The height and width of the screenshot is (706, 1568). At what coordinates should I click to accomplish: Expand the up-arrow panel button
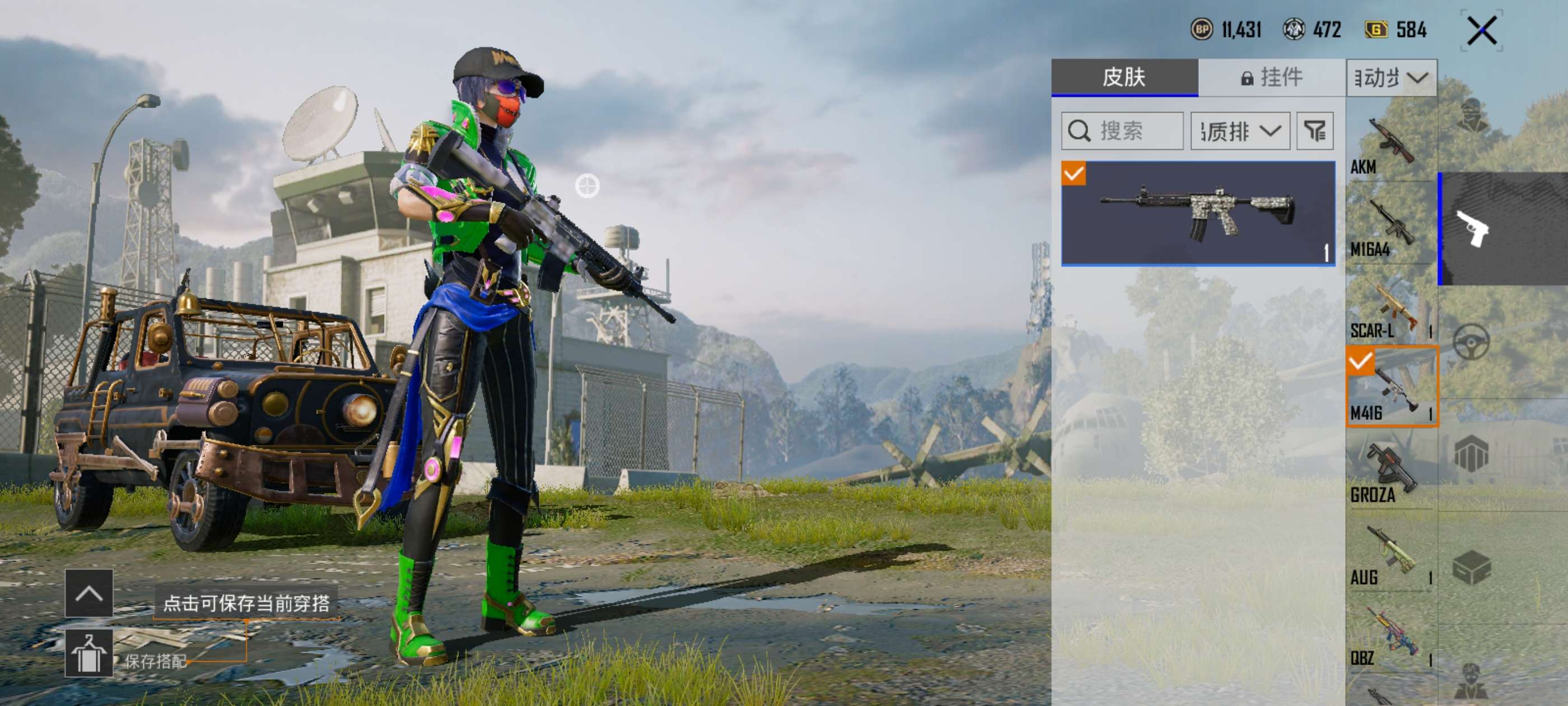coord(89,593)
